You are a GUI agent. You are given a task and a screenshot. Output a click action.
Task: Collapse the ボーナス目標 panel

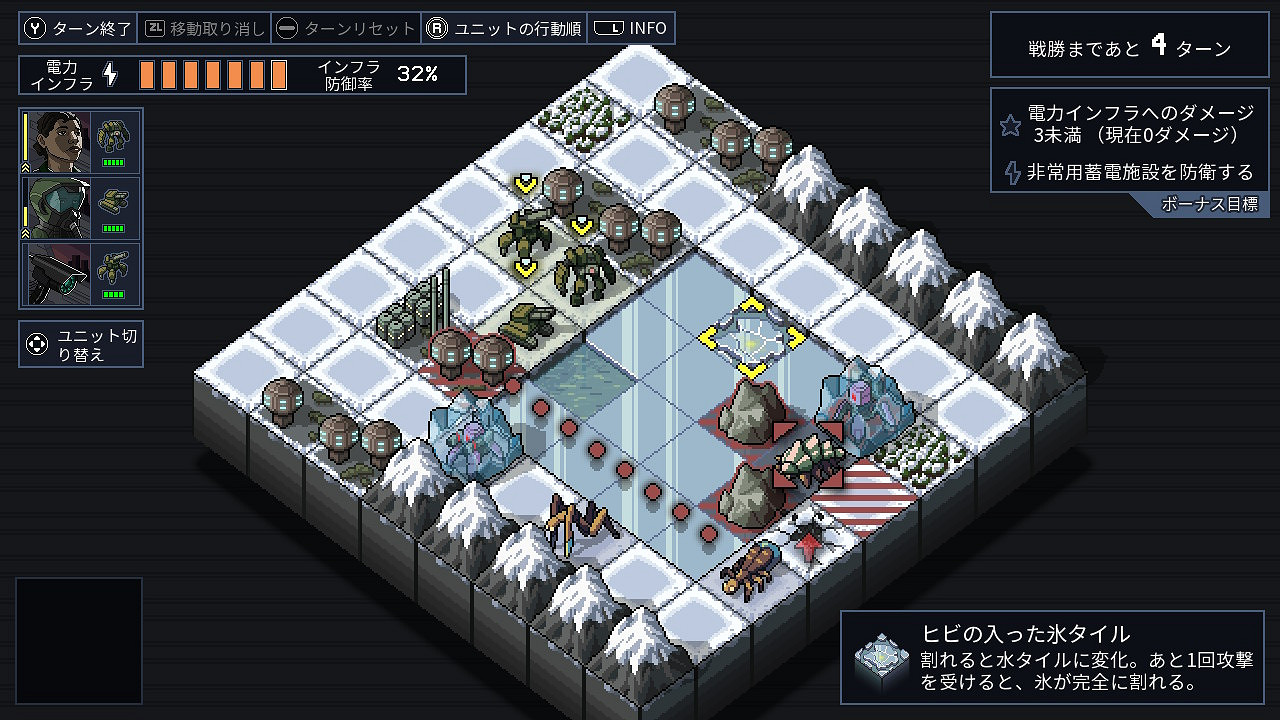click(x=1212, y=201)
